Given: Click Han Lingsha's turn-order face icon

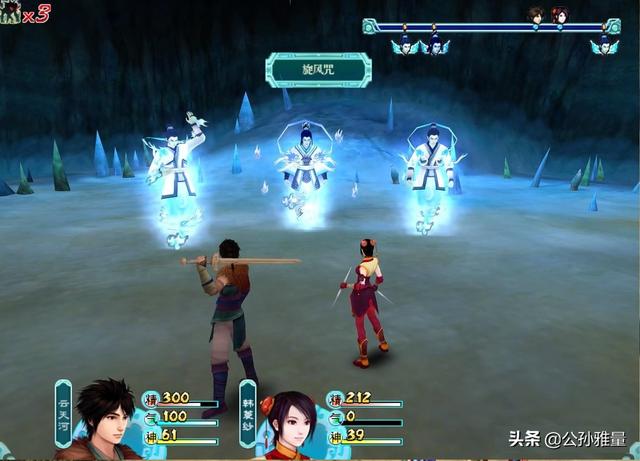Looking at the screenshot, I should pos(560,14).
